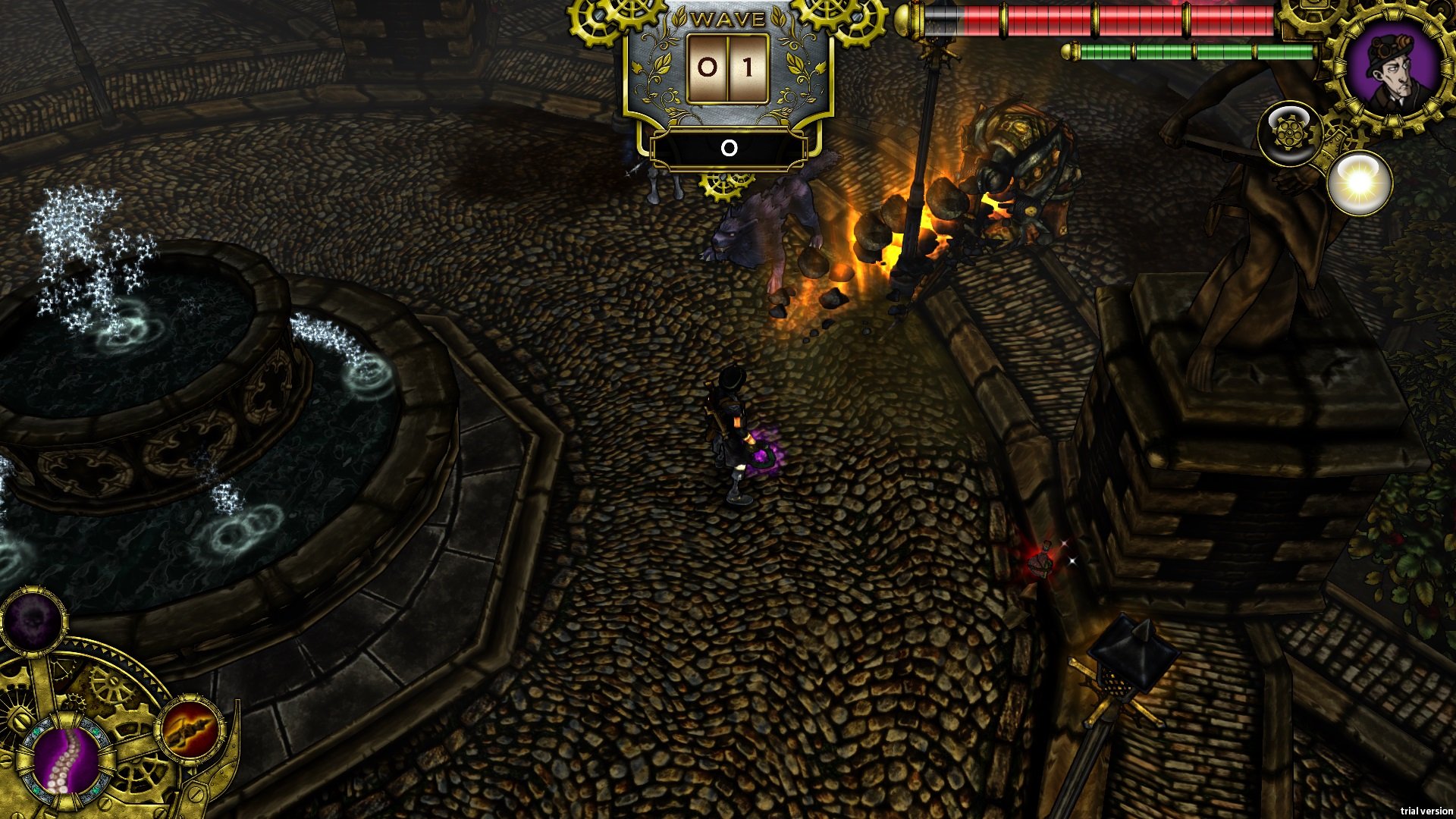
Task: Click the golden gear left of the Wave counter
Action: 599,23
